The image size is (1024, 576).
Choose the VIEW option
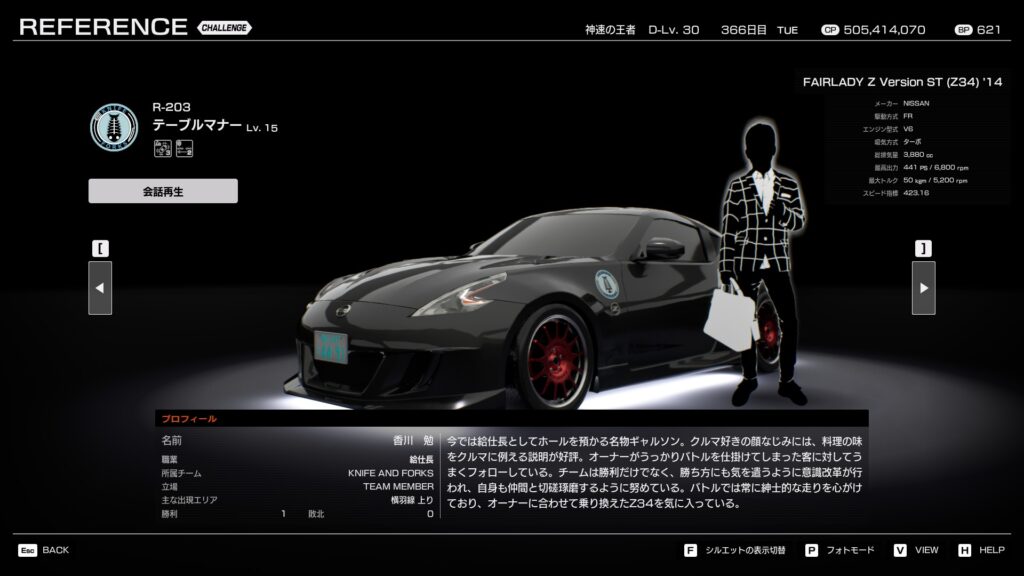(x=917, y=550)
